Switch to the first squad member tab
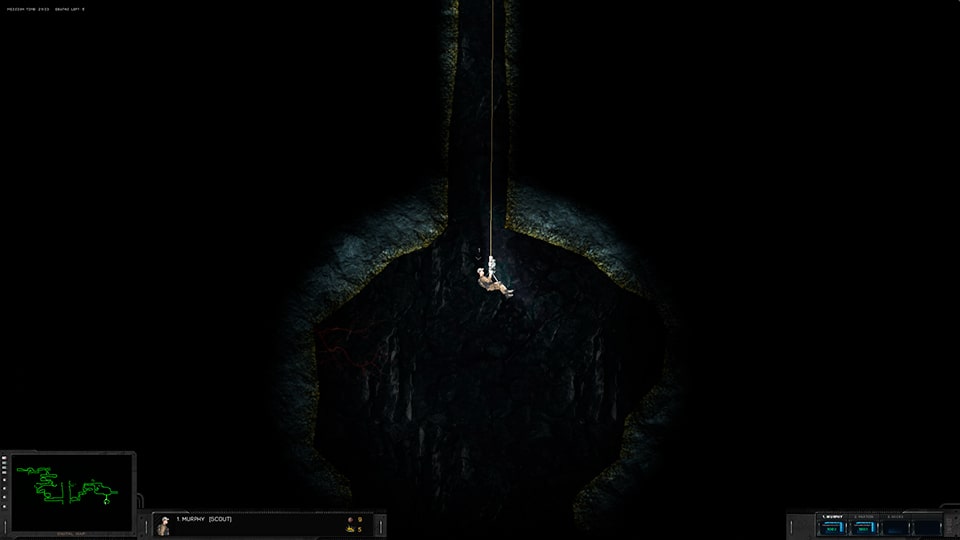This screenshot has width=960, height=540. [831, 517]
